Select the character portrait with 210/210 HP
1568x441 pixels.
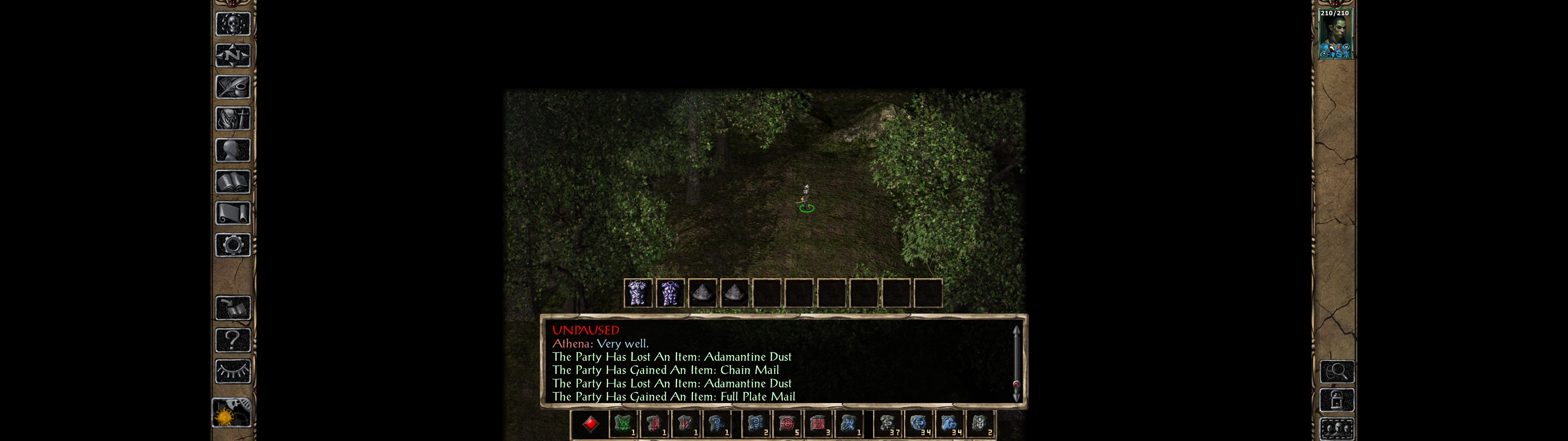click(1334, 35)
